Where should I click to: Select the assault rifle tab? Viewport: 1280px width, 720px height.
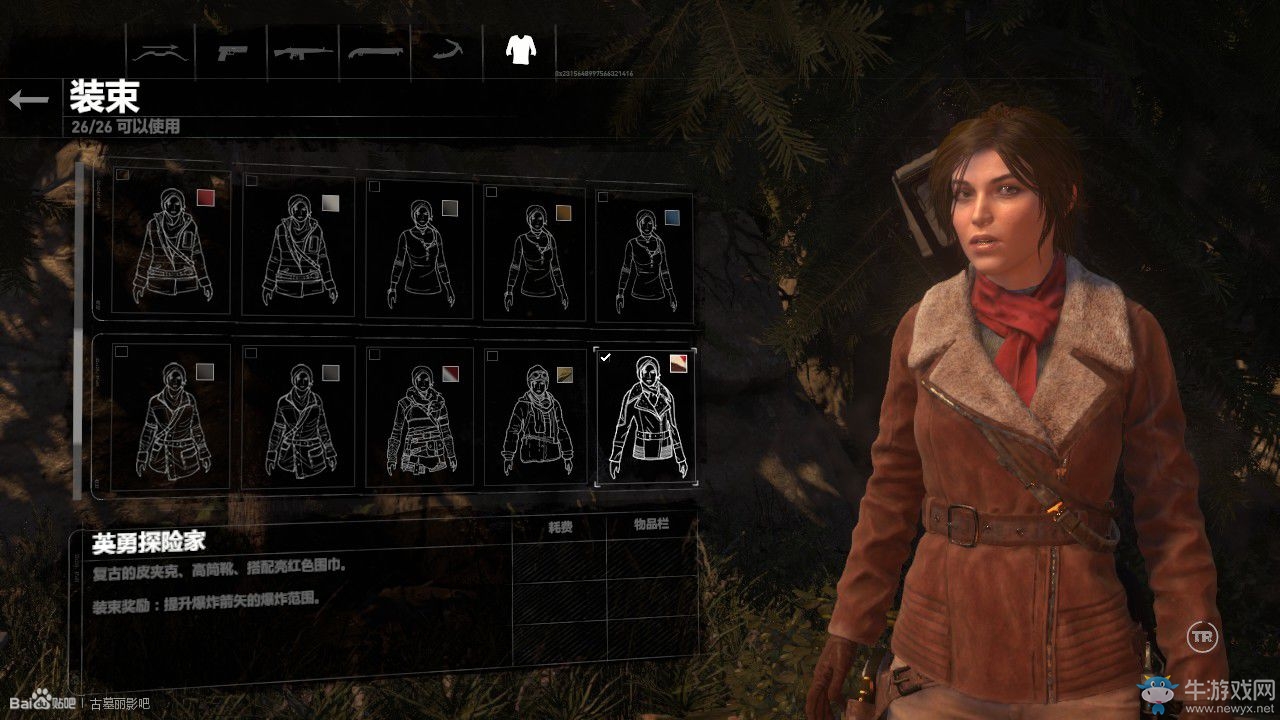[x=304, y=51]
